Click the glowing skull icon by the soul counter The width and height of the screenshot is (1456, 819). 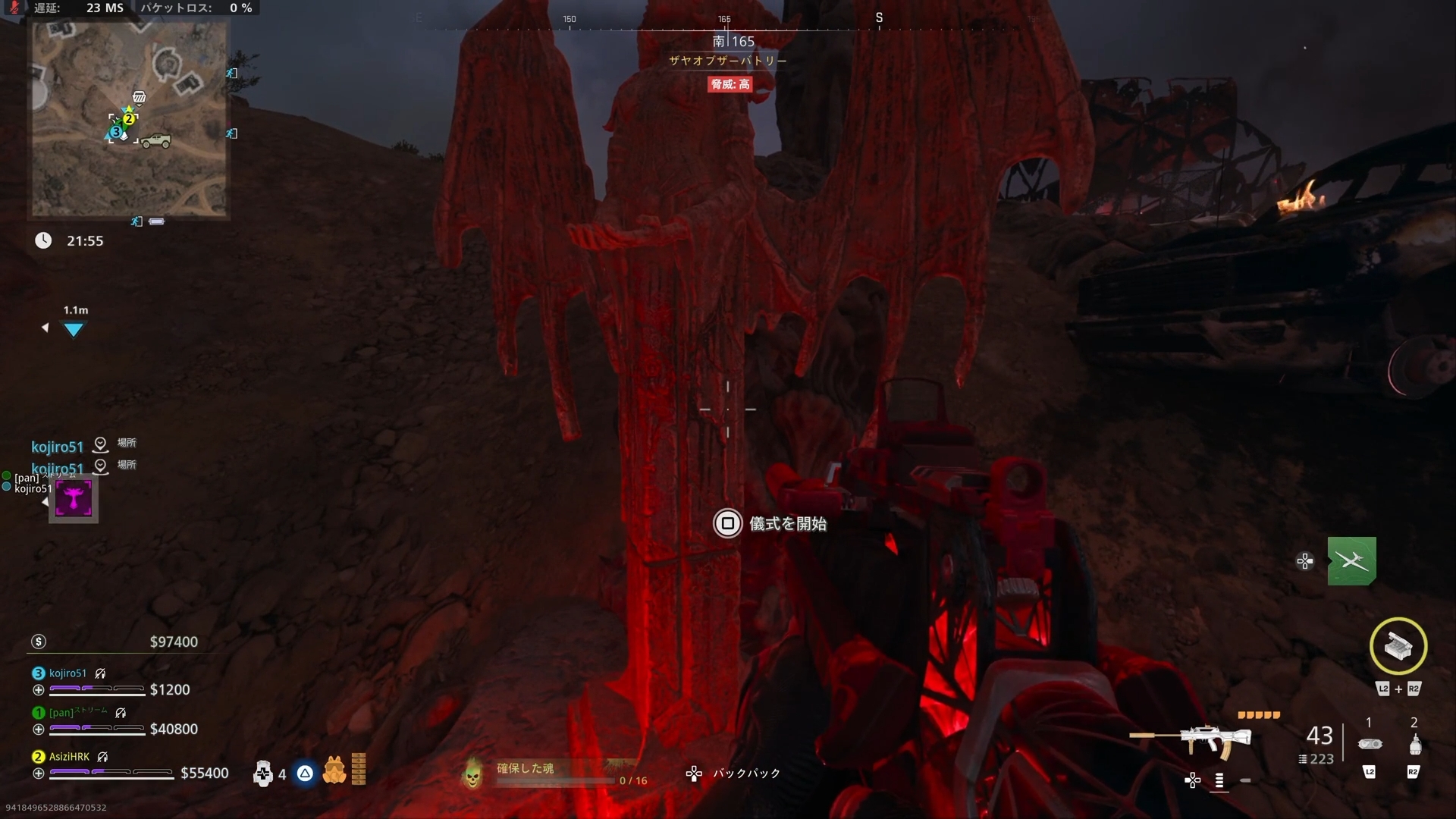click(473, 775)
